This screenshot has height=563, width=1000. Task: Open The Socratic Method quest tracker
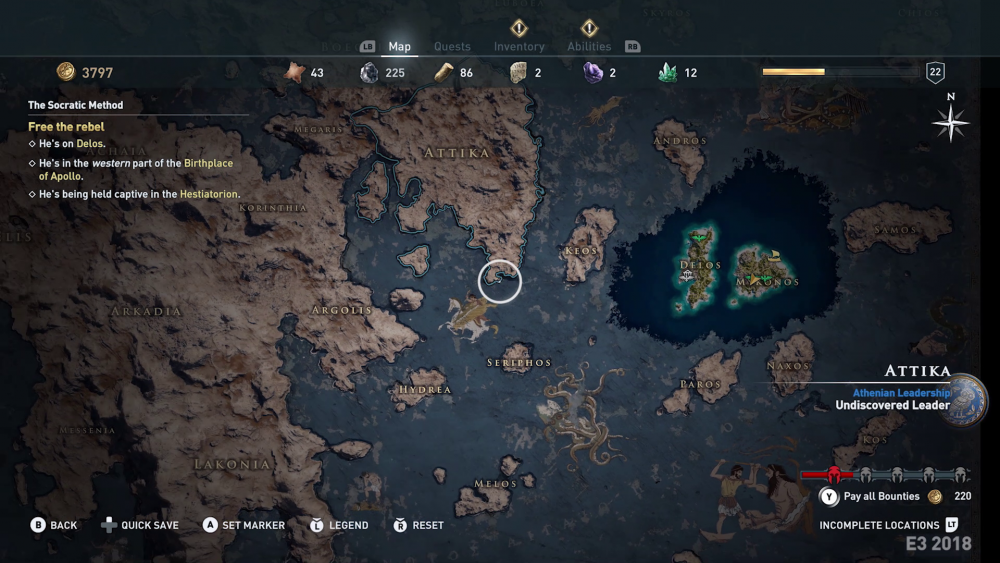coord(75,105)
